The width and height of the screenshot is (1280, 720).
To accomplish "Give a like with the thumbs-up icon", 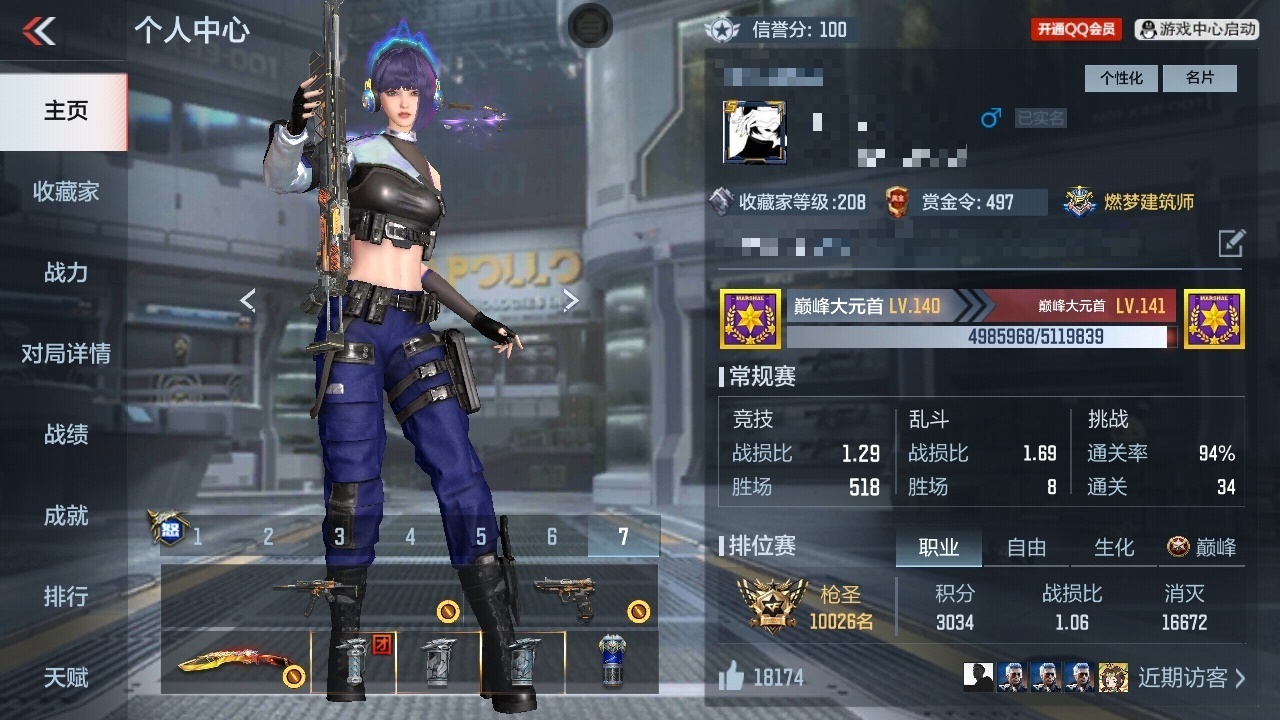I will click(x=732, y=677).
